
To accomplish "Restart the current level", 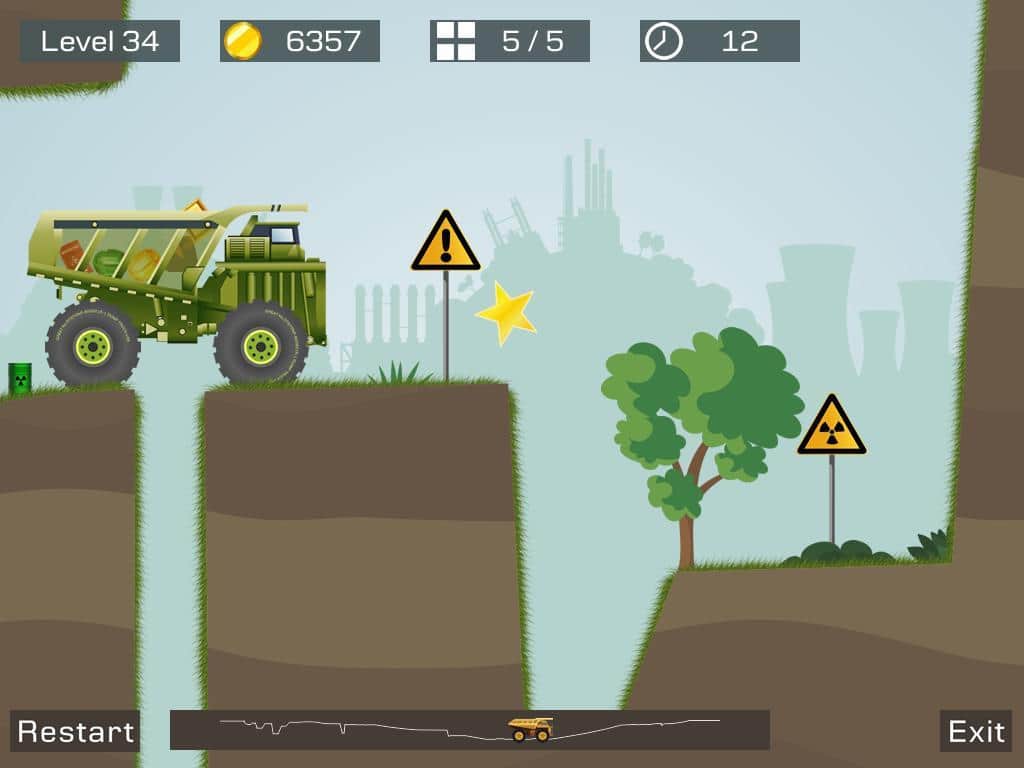I will pos(75,731).
